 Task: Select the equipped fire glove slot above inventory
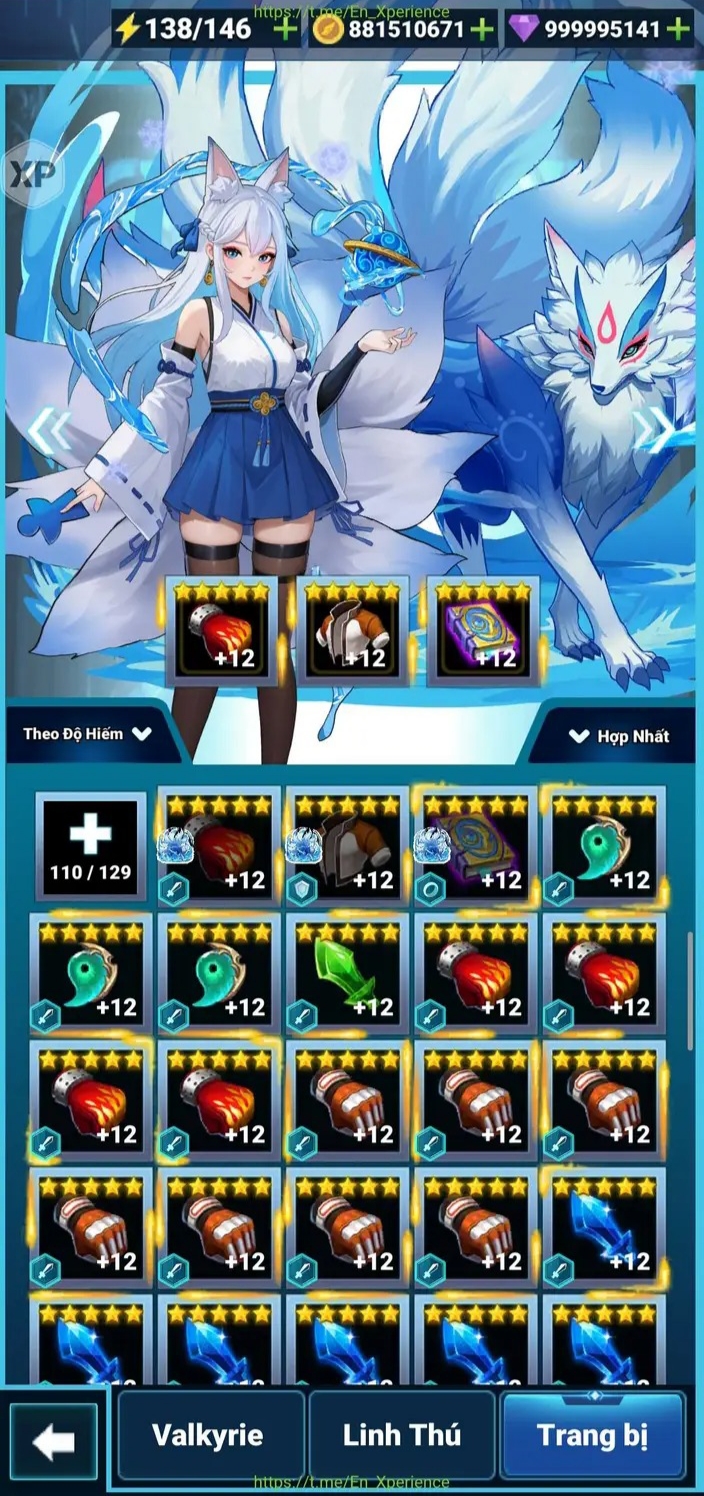coord(221,630)
